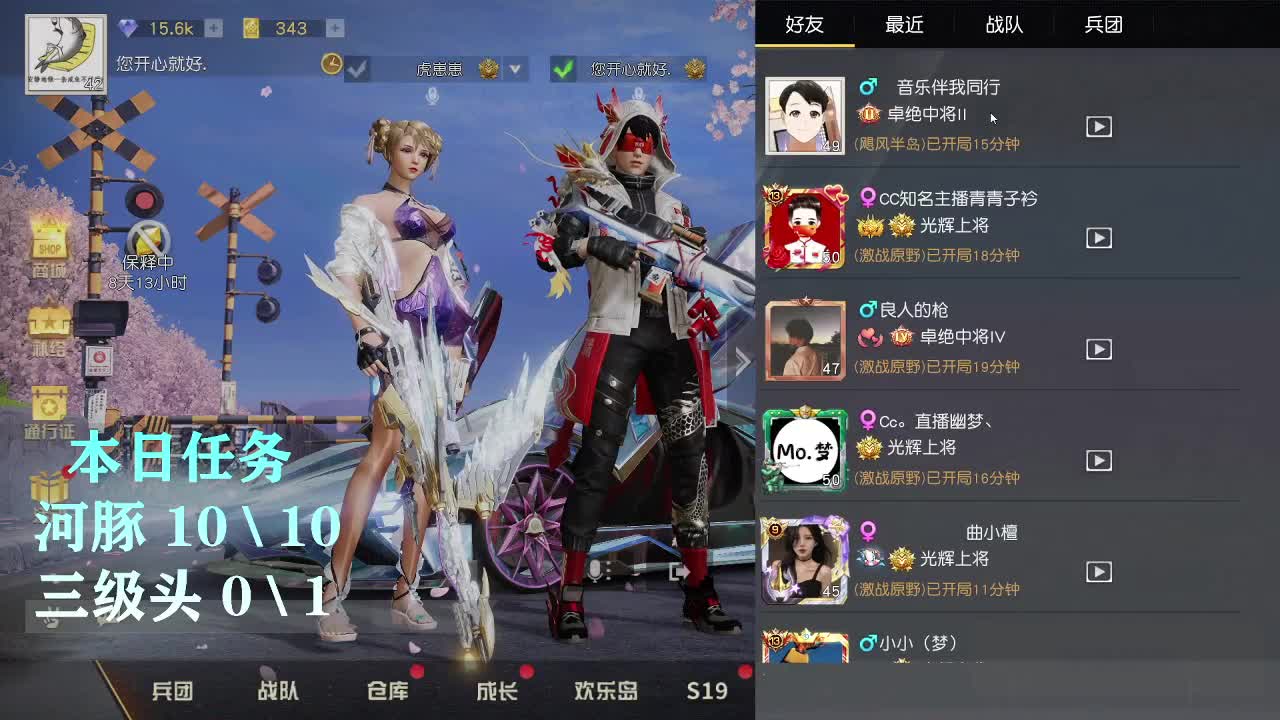Open the rank dropdown arrow beside 虎恵恵's badge

pyautogui.click(x=513, y=69)
